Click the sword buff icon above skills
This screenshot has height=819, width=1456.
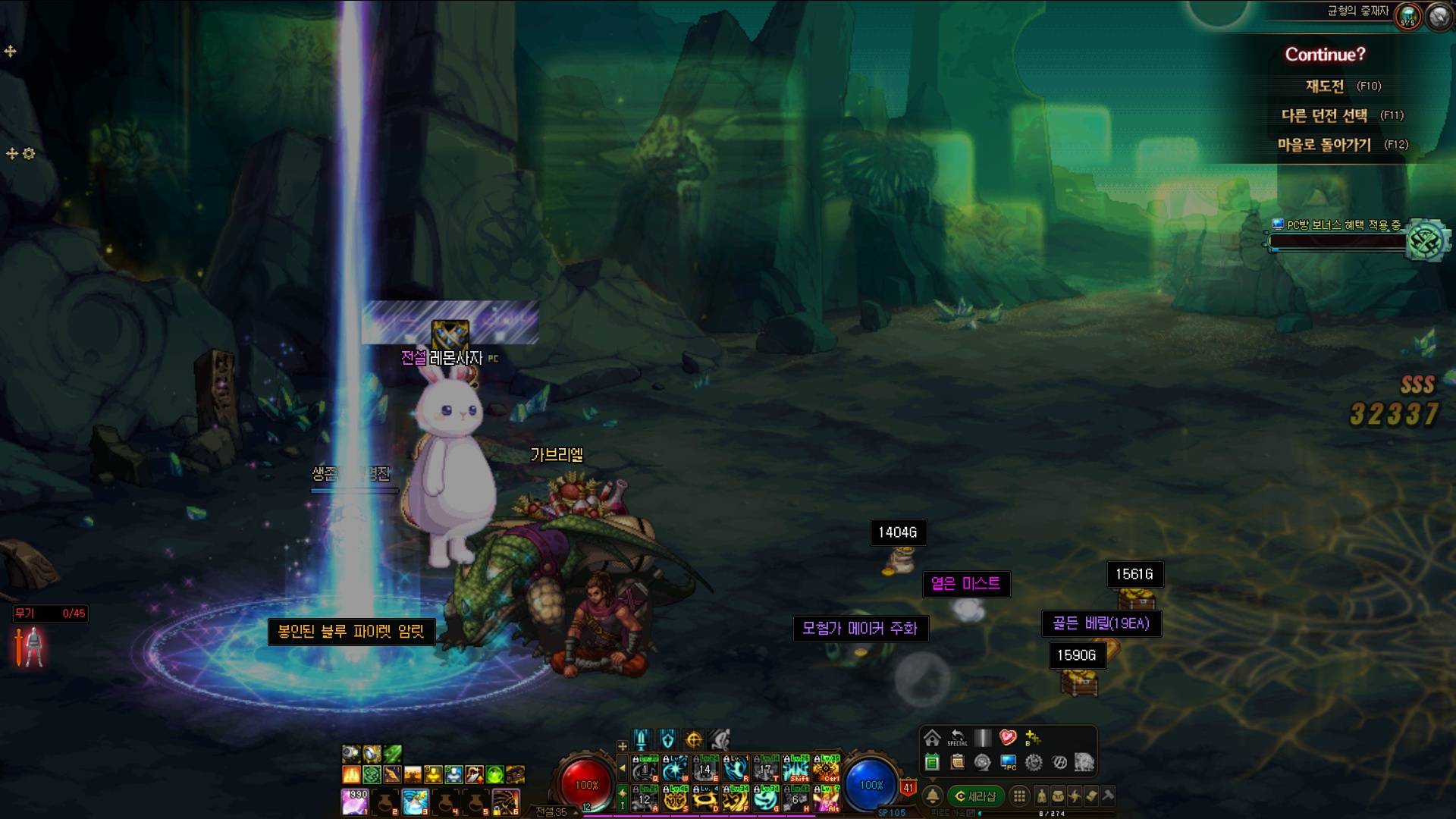coord(642,739)
